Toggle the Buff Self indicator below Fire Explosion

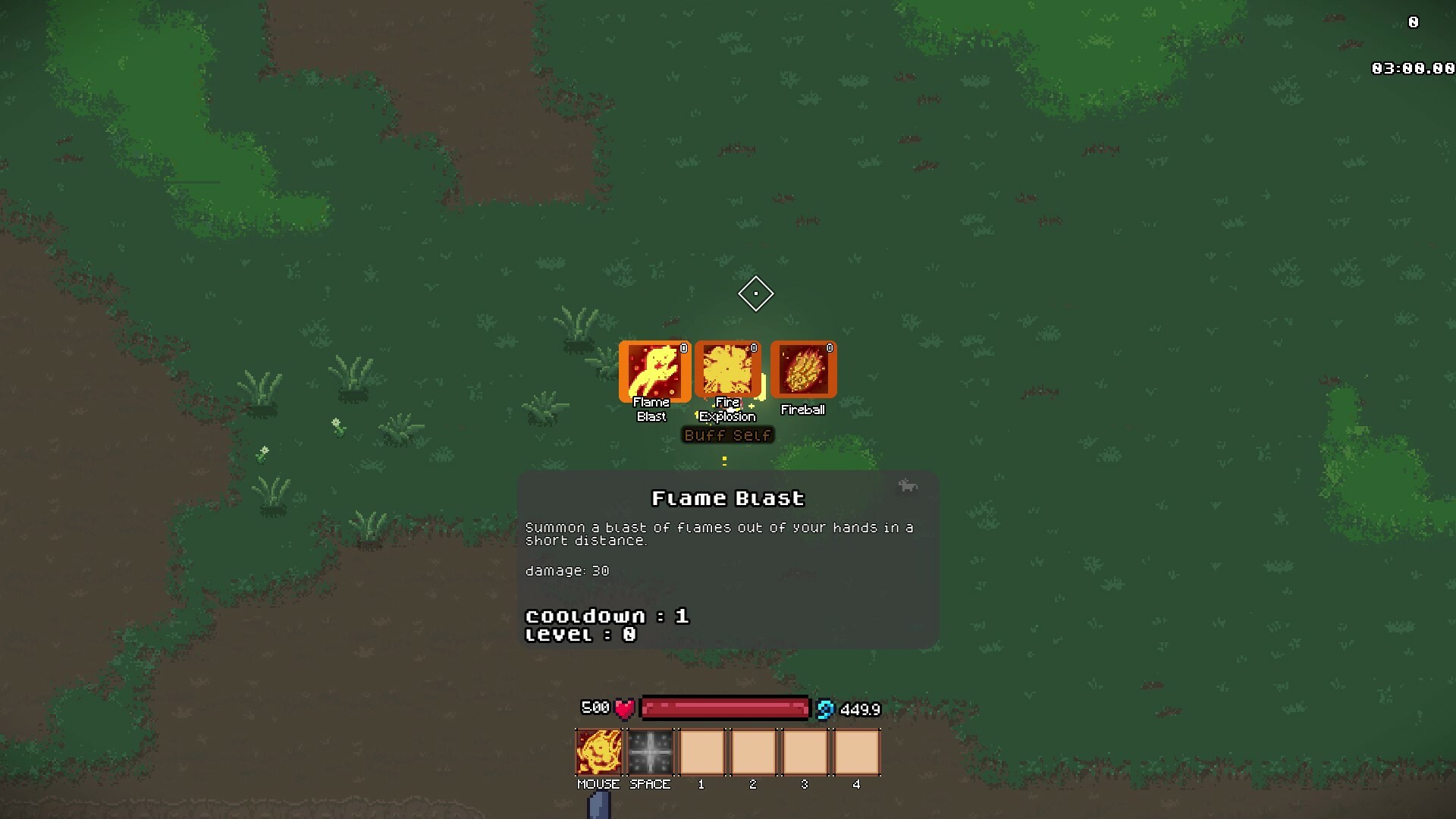coord(727,435)
